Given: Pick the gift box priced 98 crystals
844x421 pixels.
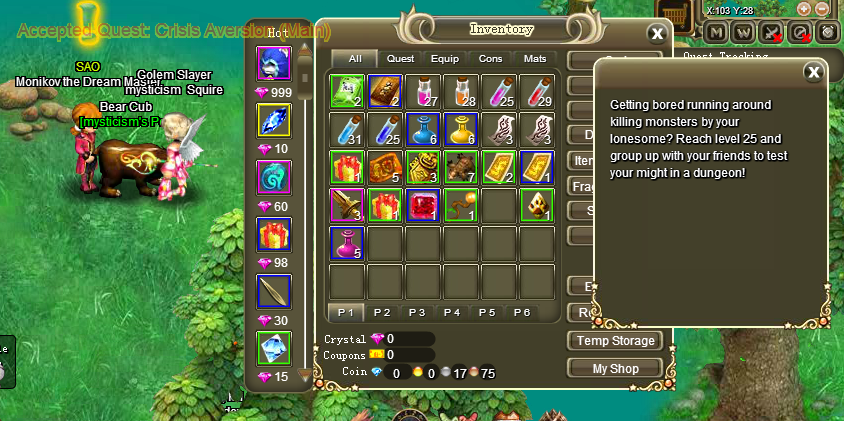Looking at the screenshot, I should tap(273, 235).
